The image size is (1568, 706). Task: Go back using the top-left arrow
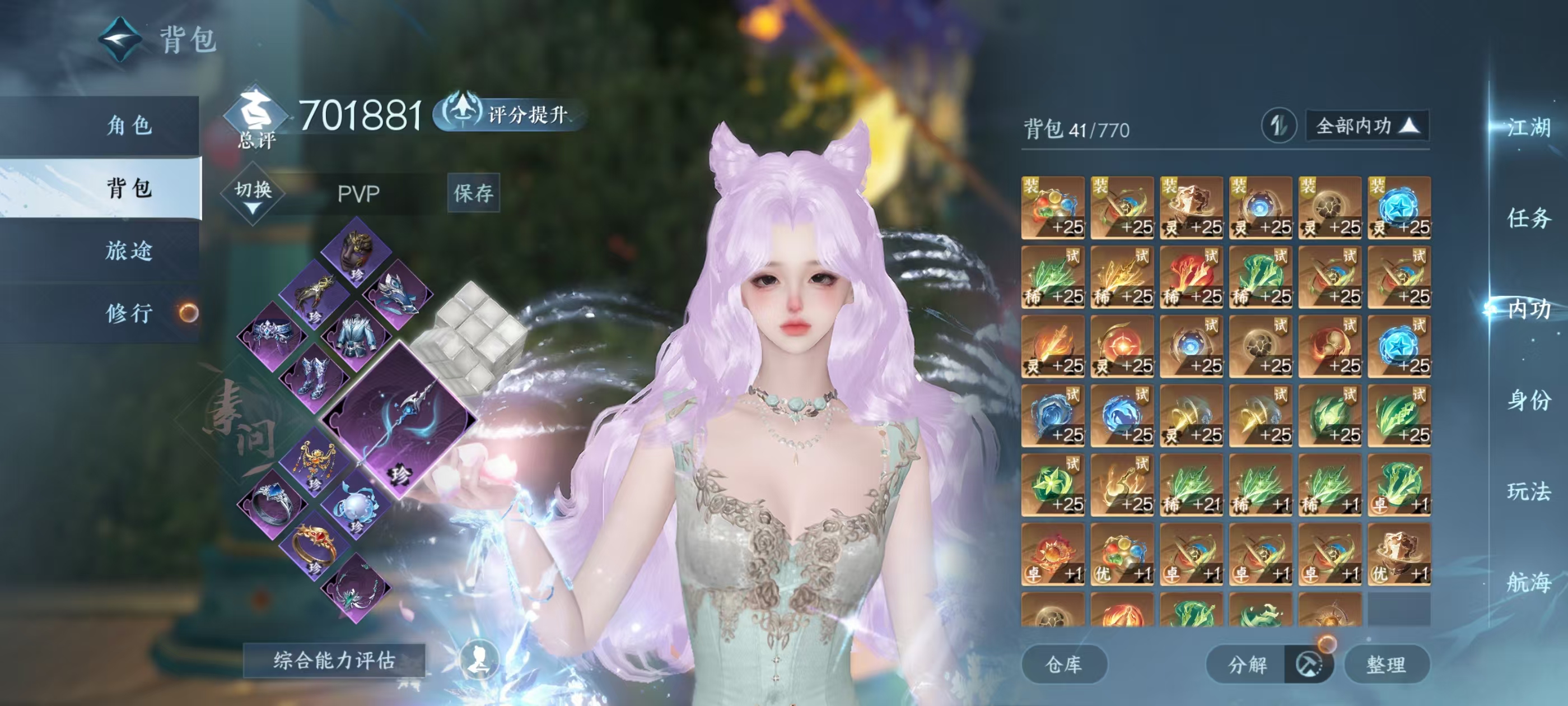pyautogui.click(x=120, y=40)
